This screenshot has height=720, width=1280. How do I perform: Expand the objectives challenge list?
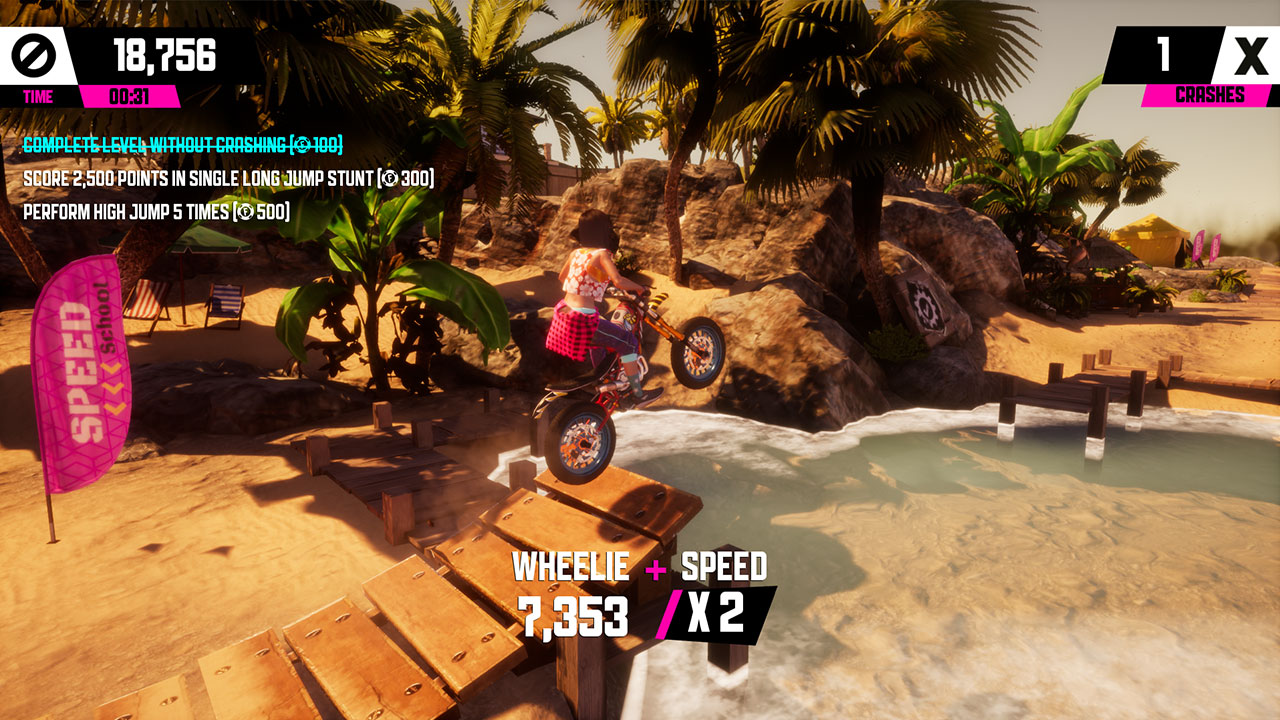pos(210,180)
